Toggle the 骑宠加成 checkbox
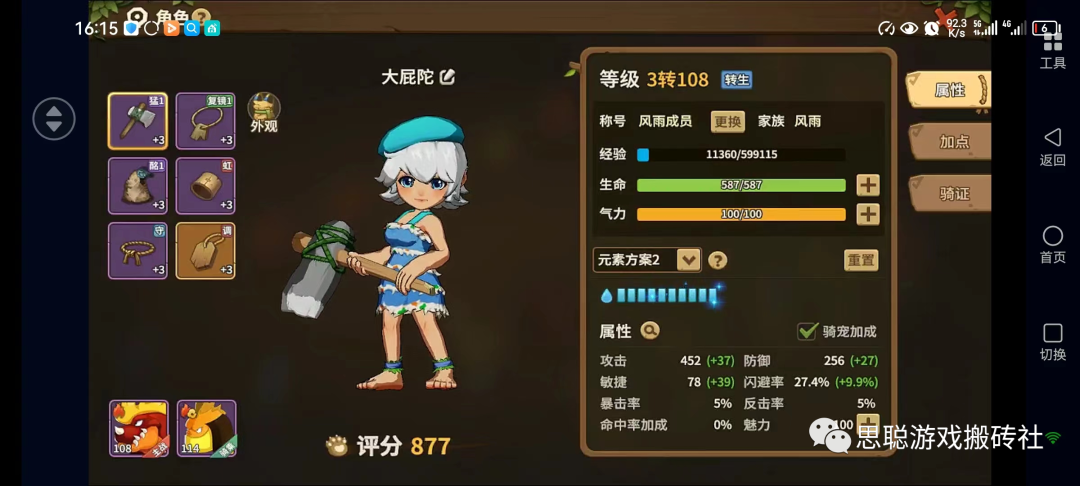Screen dimensions: 1080x486 coord(807,331)
